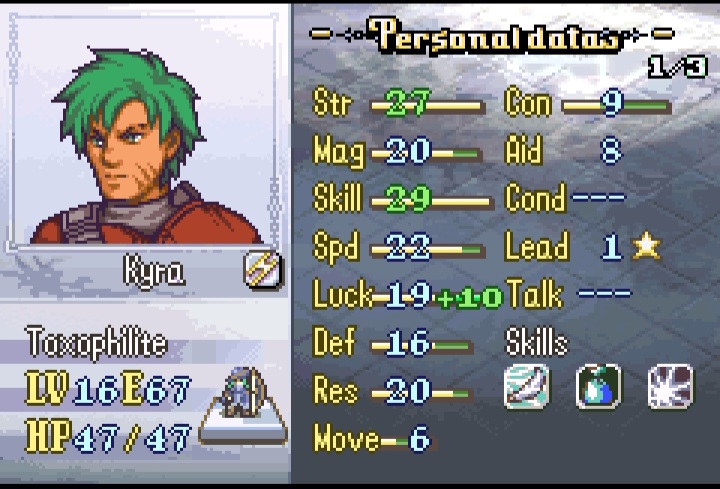Viewport: 720px width, 489px height.
Task: Select the blue-green pouch skill icon
Action: click(598, 386)
